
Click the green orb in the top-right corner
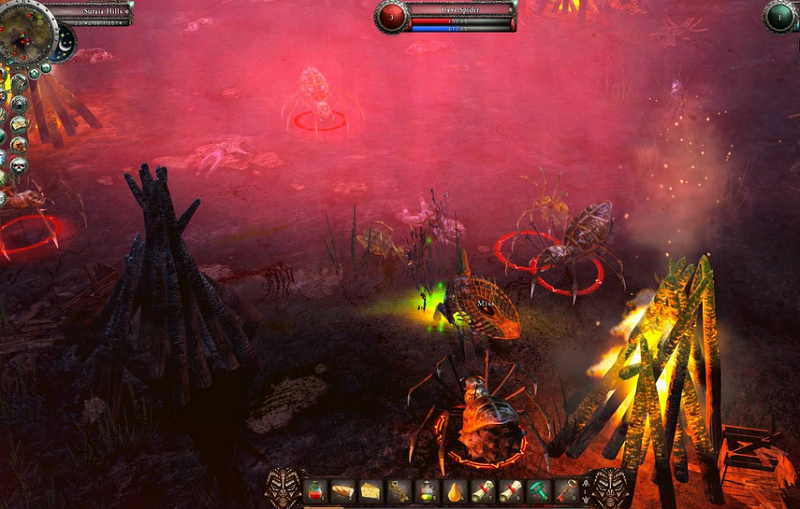pyautogui.click(x=779, y=17)
